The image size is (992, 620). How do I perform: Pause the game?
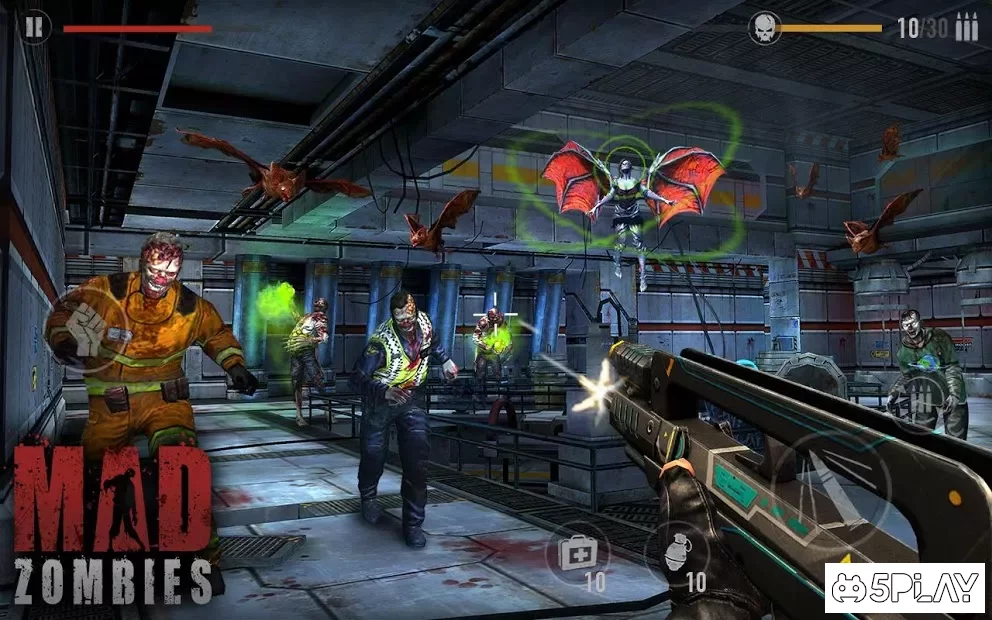click(x=35, y=27)
